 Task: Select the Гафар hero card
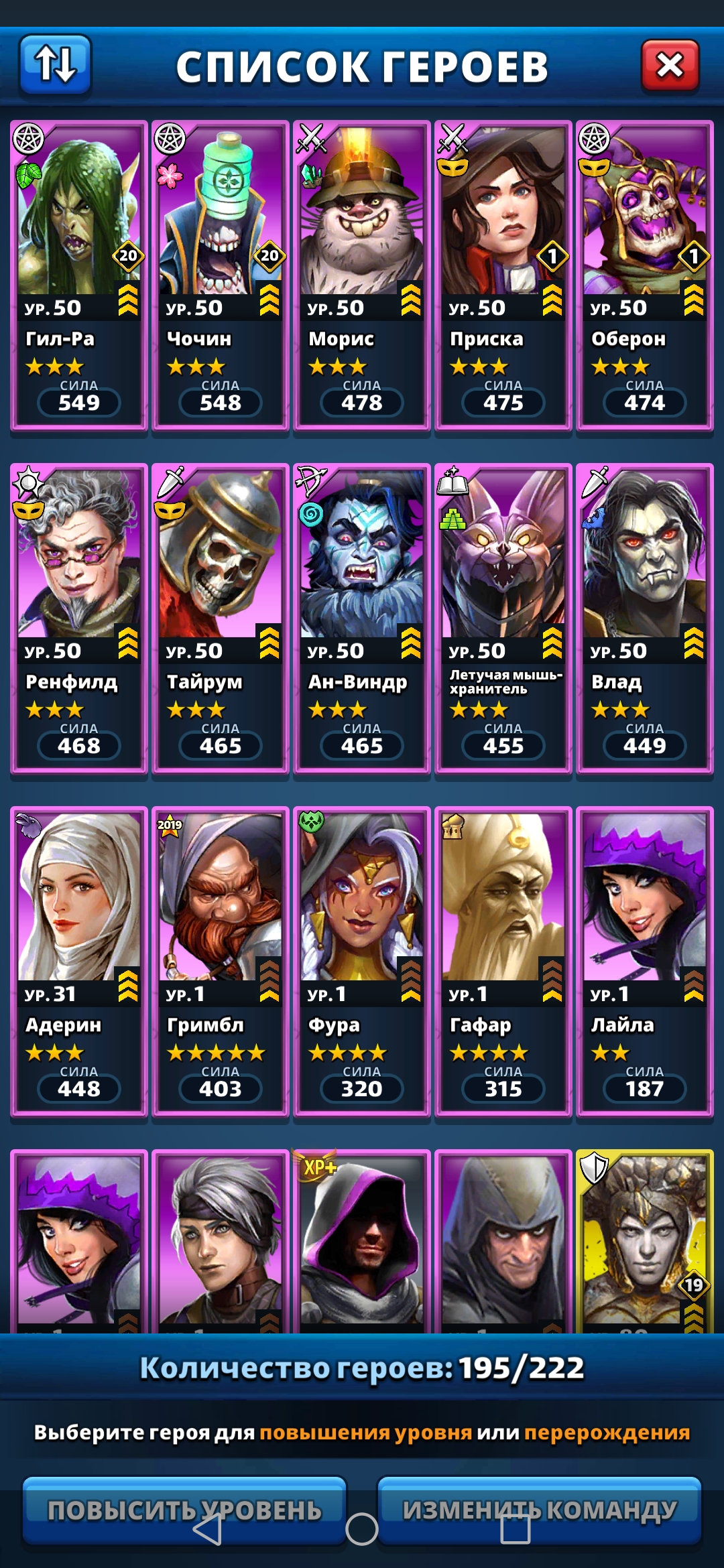click(x=503, y=961)
